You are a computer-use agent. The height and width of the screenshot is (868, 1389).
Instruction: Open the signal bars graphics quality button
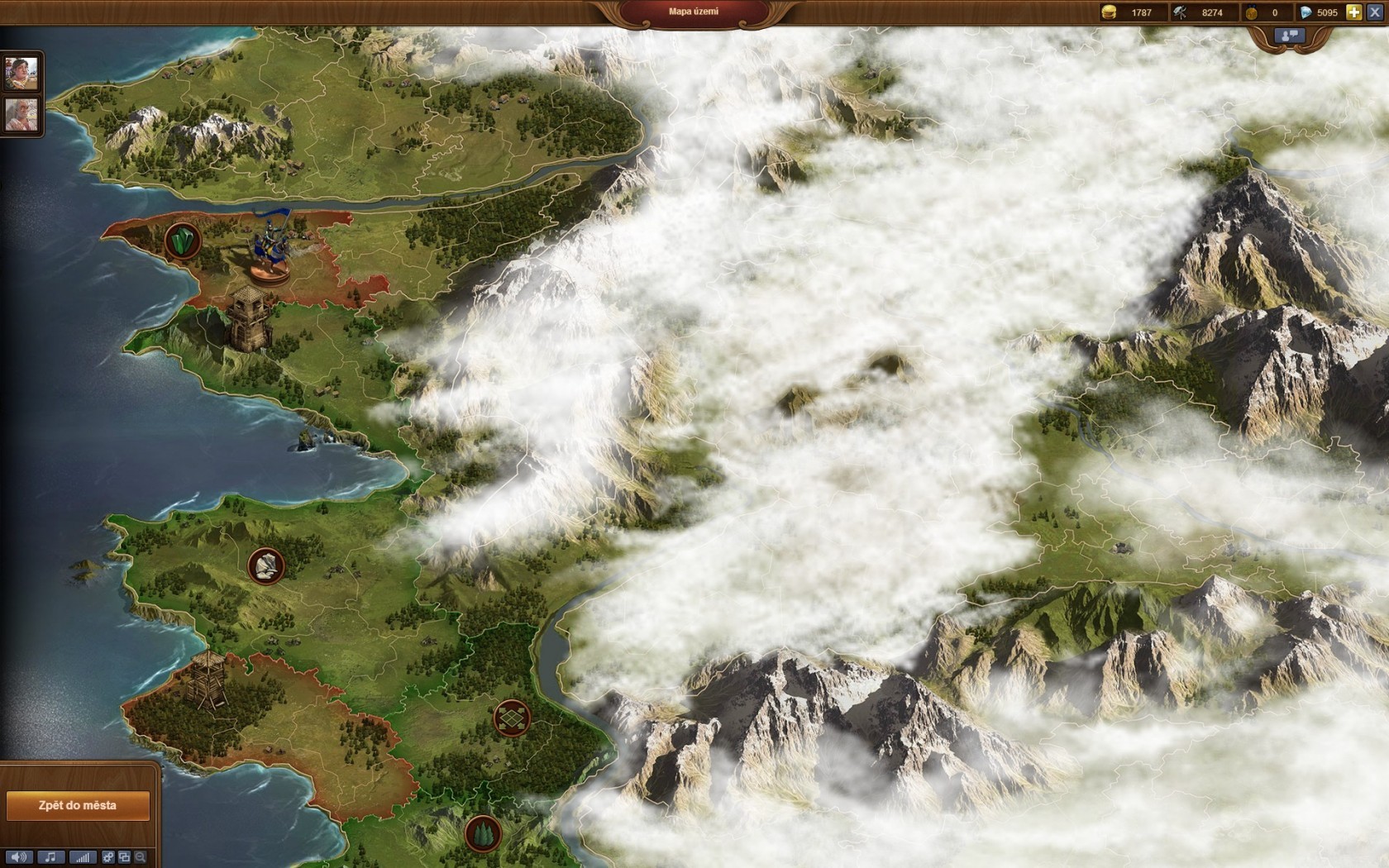(82, 857)
